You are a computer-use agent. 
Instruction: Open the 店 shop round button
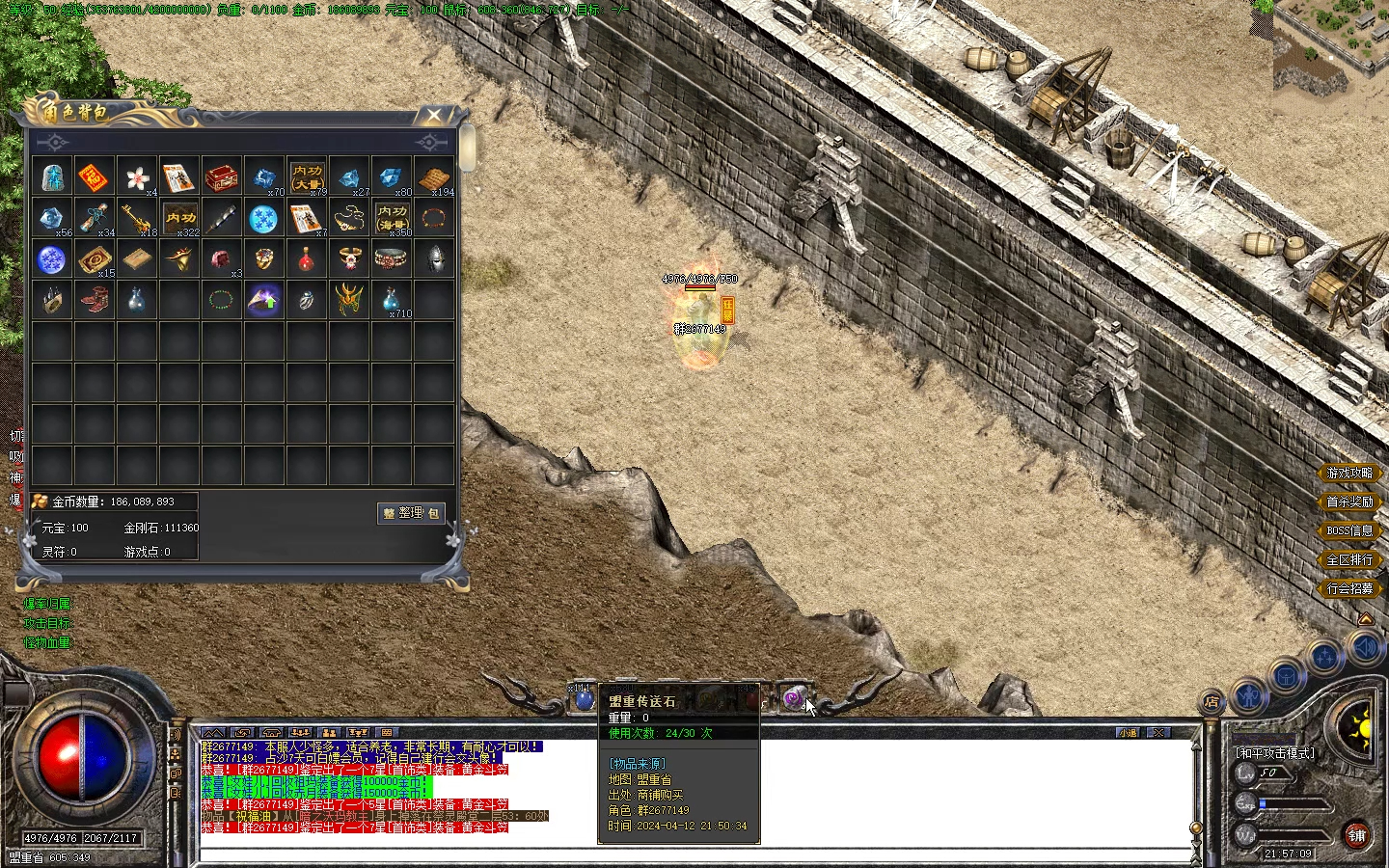coord(1212,703)
